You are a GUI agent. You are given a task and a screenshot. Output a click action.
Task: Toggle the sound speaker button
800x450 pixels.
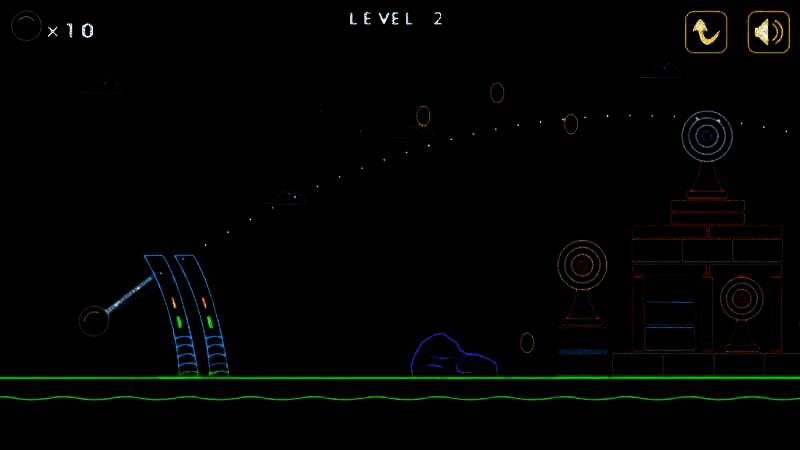coord(768,32)
